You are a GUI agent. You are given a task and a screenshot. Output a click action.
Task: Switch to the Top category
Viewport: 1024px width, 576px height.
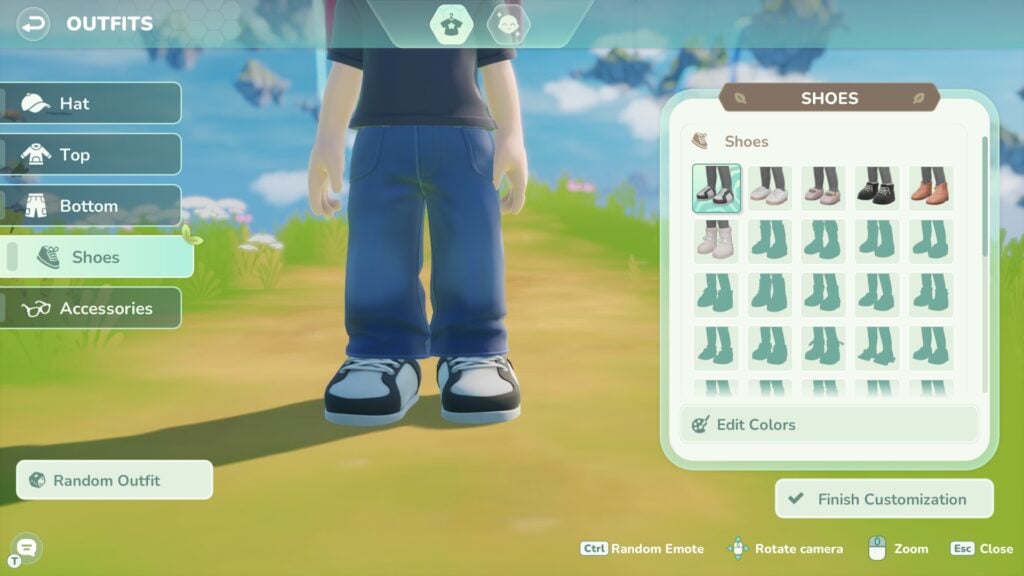(x=91, y=154)
